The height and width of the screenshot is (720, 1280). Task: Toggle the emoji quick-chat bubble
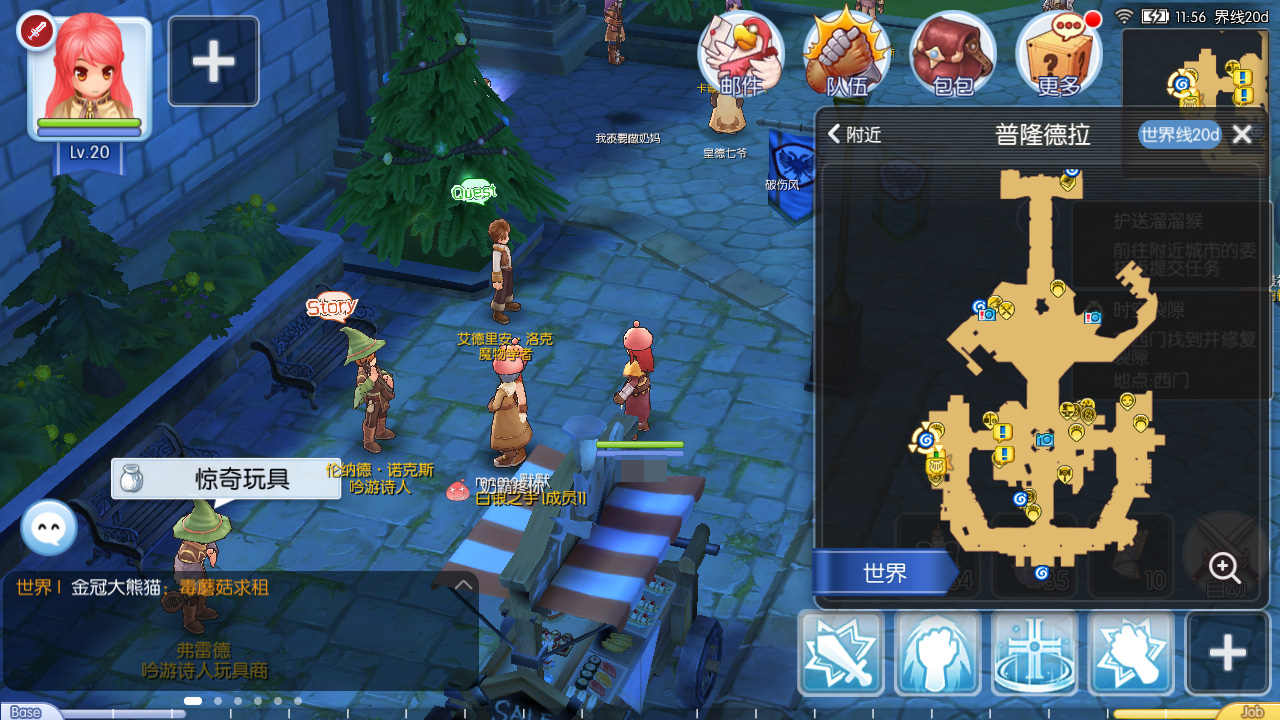coord(48,525)
